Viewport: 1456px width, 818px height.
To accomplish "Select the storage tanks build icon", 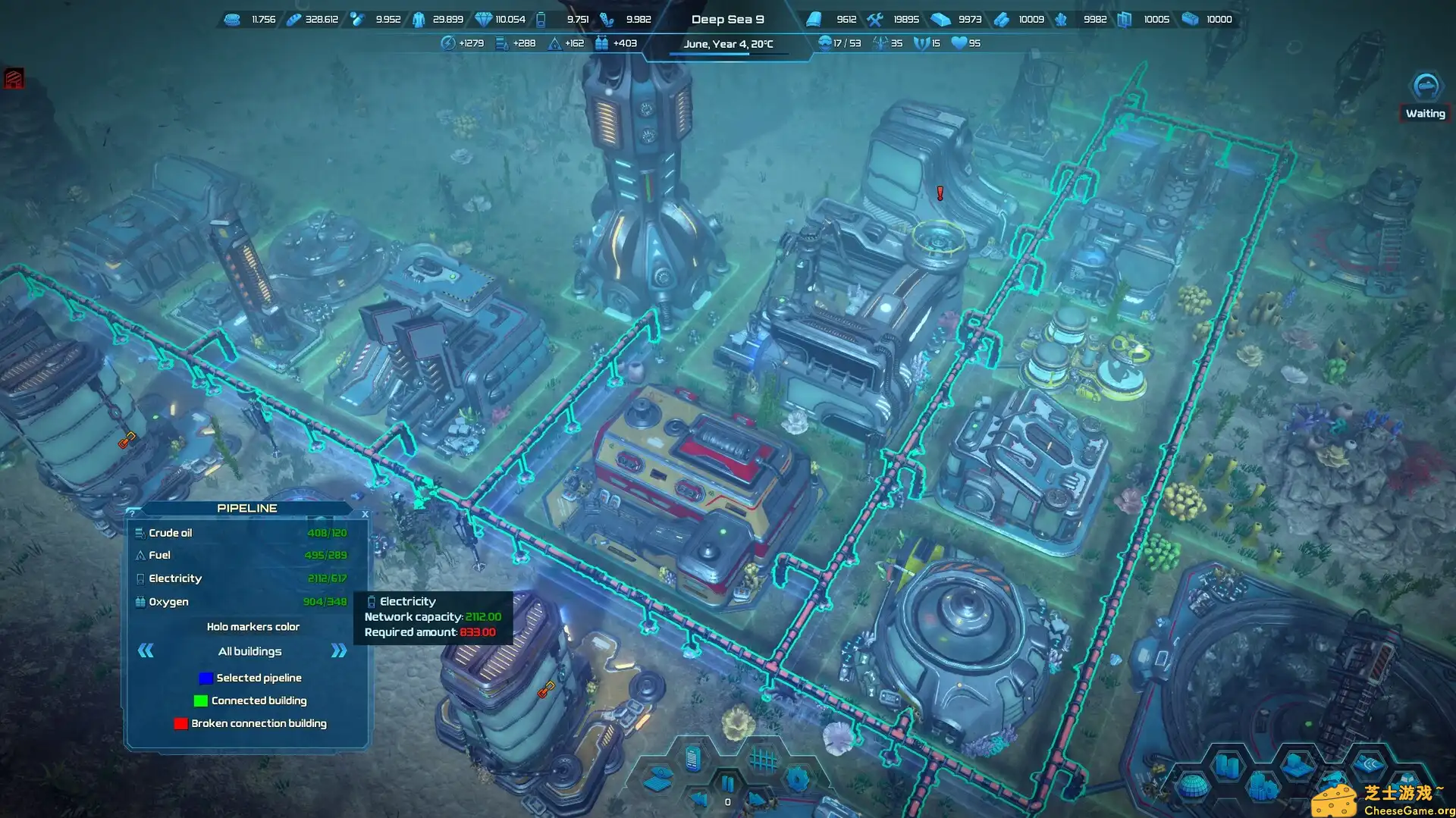I will point(1227,766).
